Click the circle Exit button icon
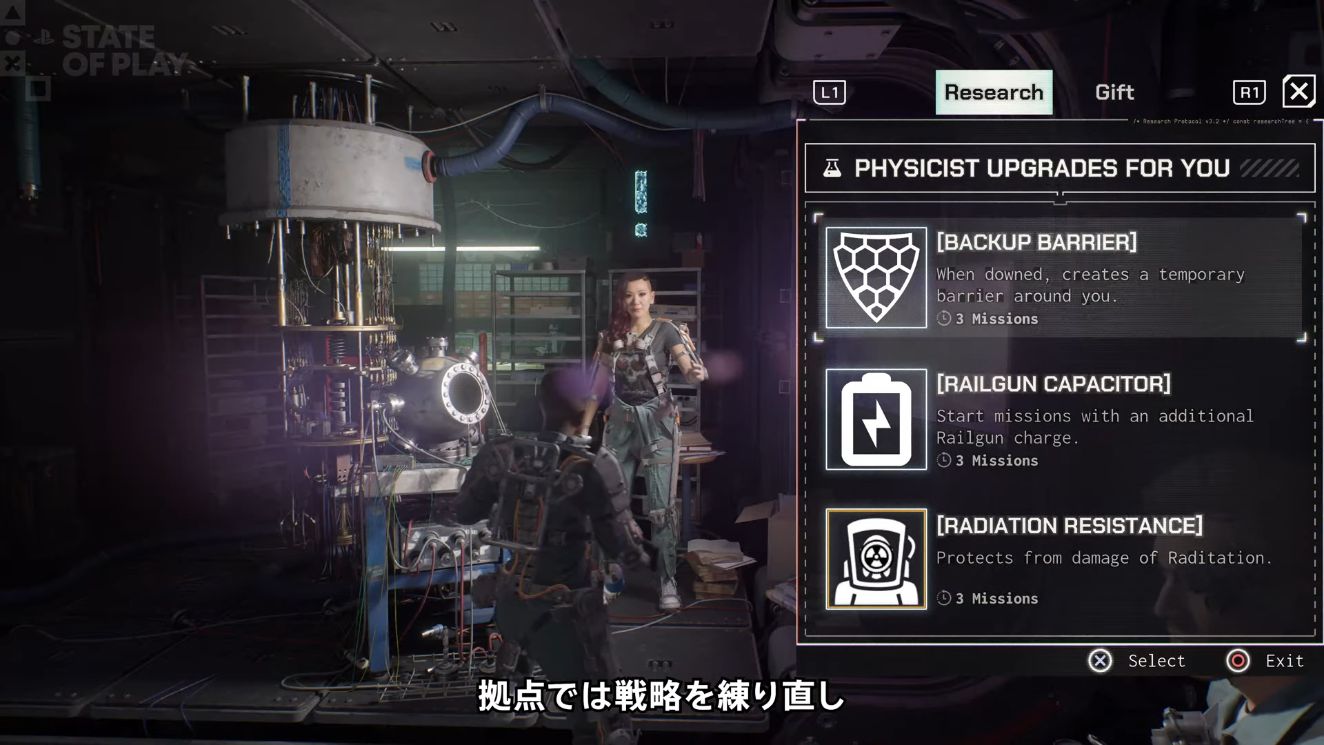This screenshot has width=1324, height=745. pyautogui.click(x=1237, y=661)
